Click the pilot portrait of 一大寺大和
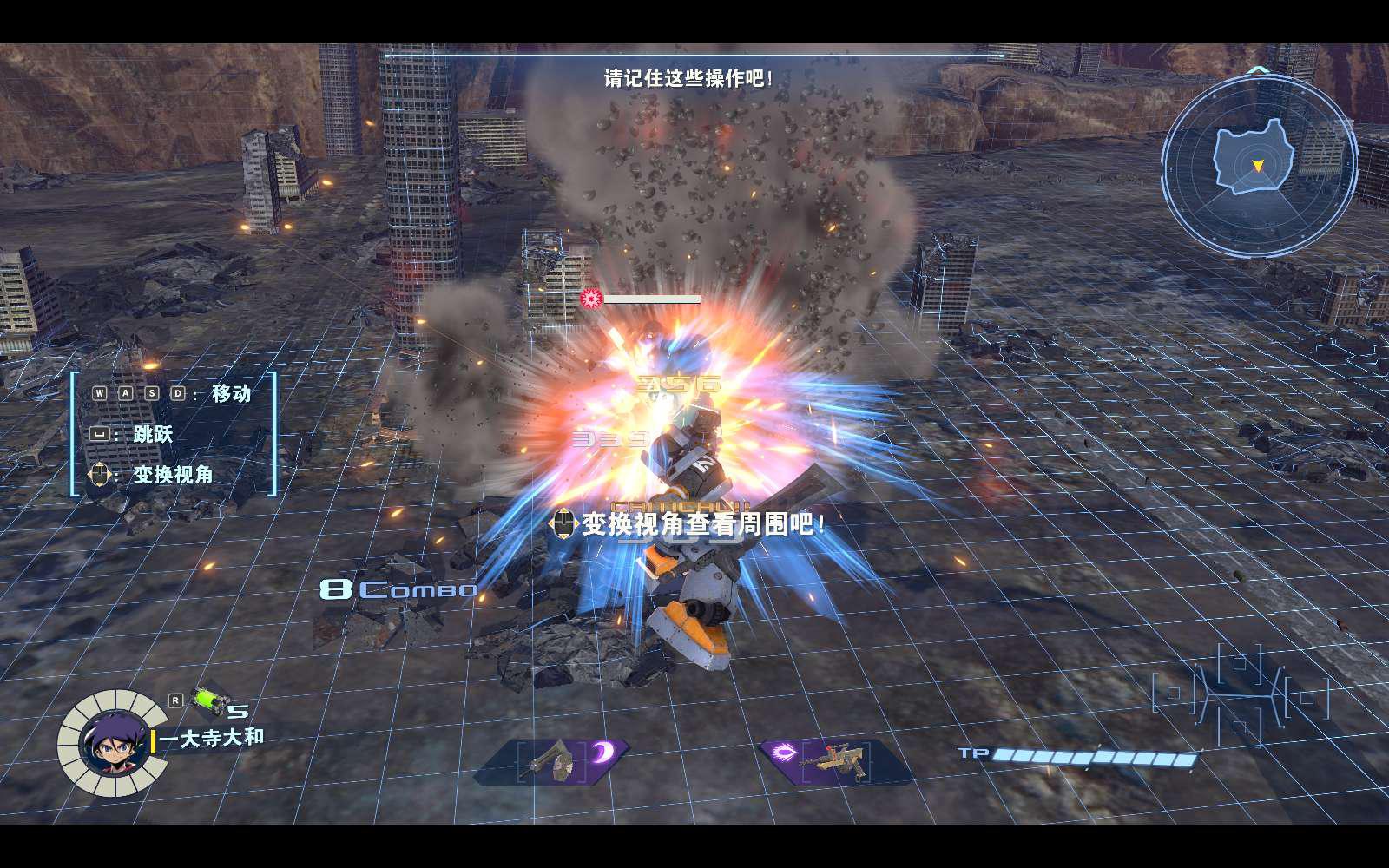The image size is (1389, 868). point(113,744)
